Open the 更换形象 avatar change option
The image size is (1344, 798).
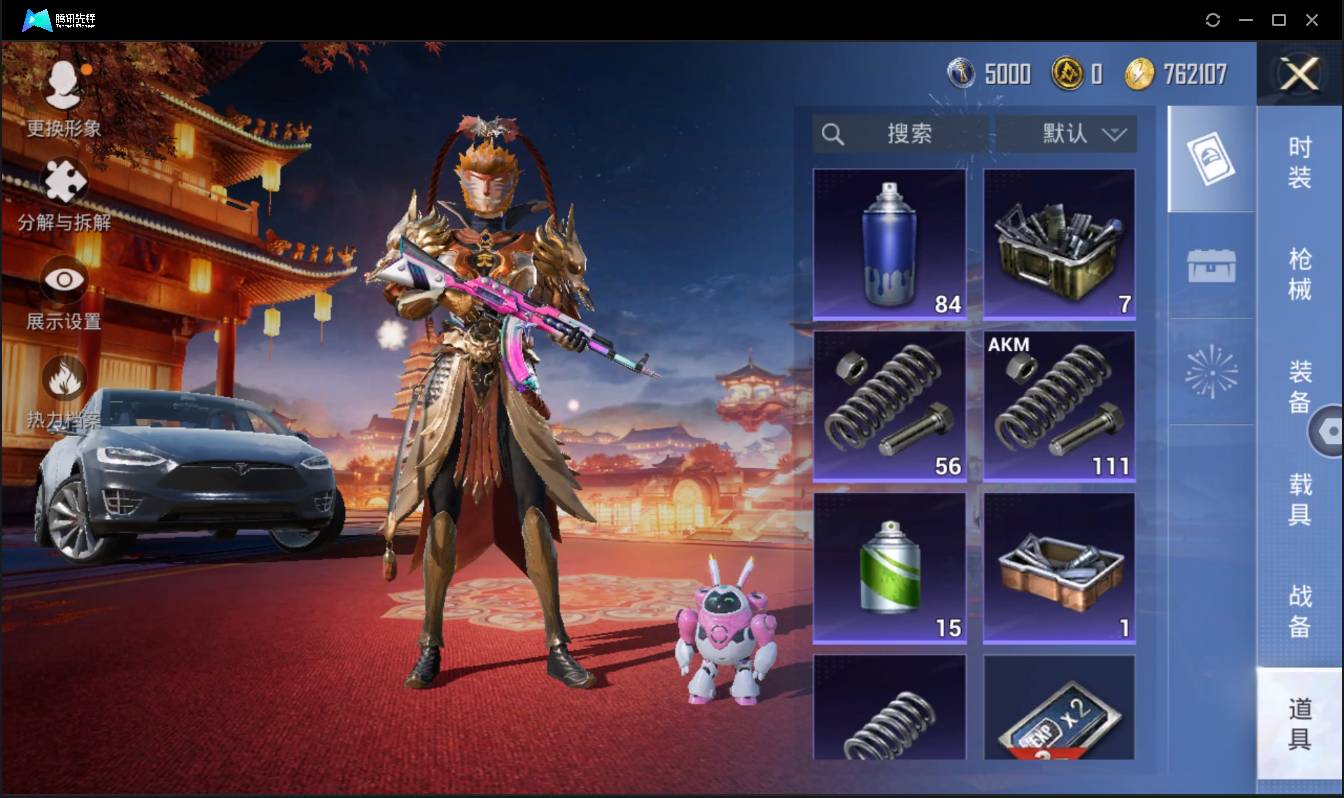click(x=64, y=97)
